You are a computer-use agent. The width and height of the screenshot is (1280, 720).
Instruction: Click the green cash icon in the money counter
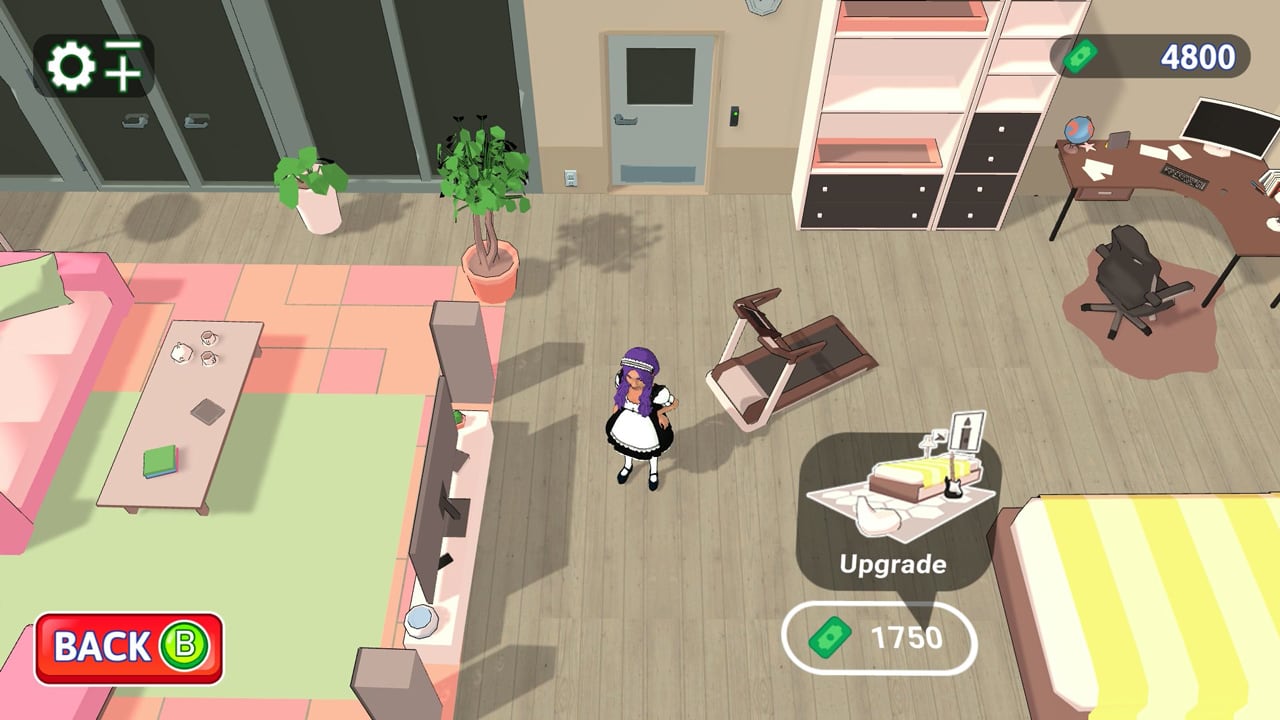tap(1080, 57)
